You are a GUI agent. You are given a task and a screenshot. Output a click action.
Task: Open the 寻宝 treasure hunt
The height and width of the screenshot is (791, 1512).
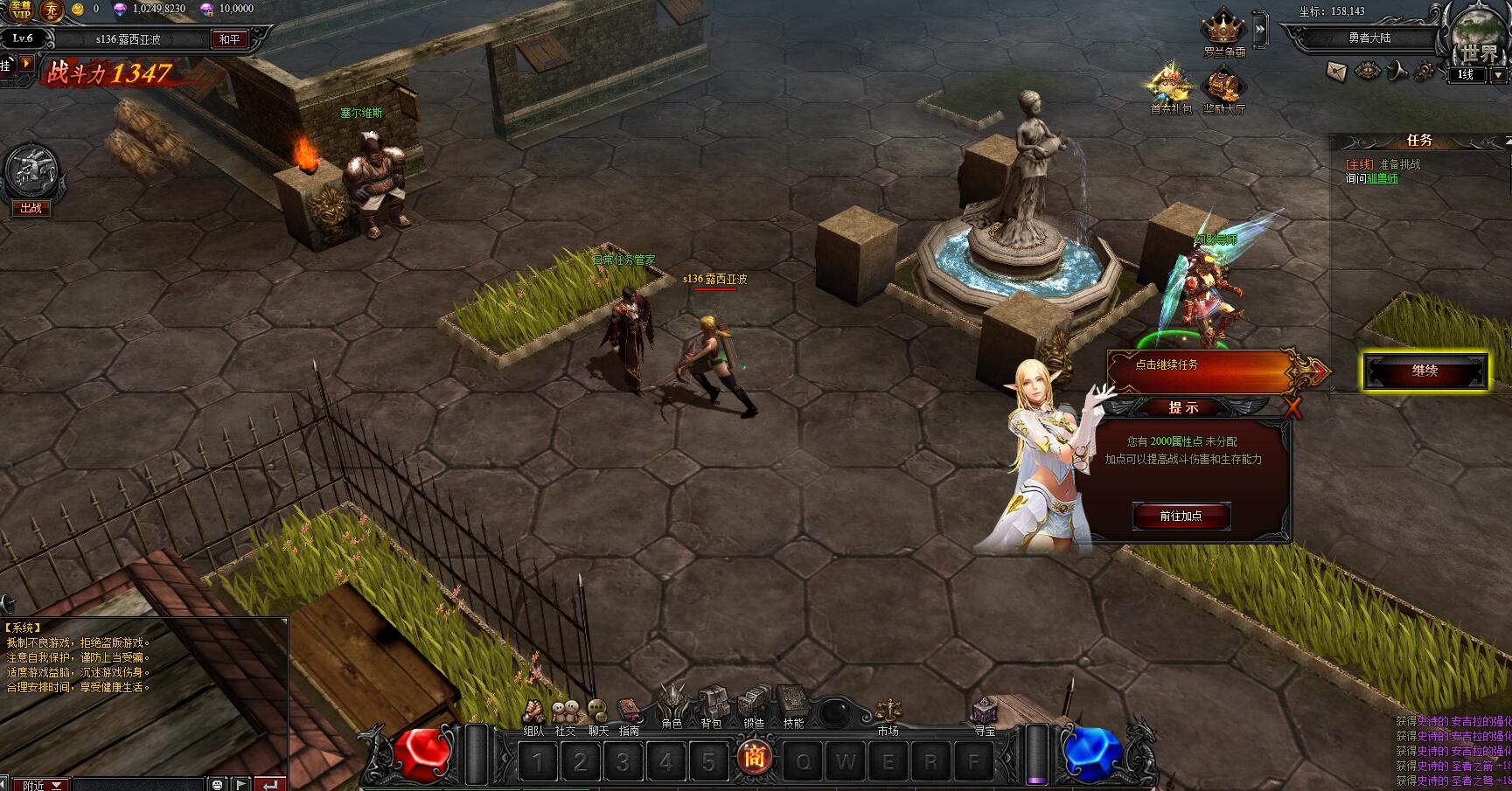(x=985, y=712)
